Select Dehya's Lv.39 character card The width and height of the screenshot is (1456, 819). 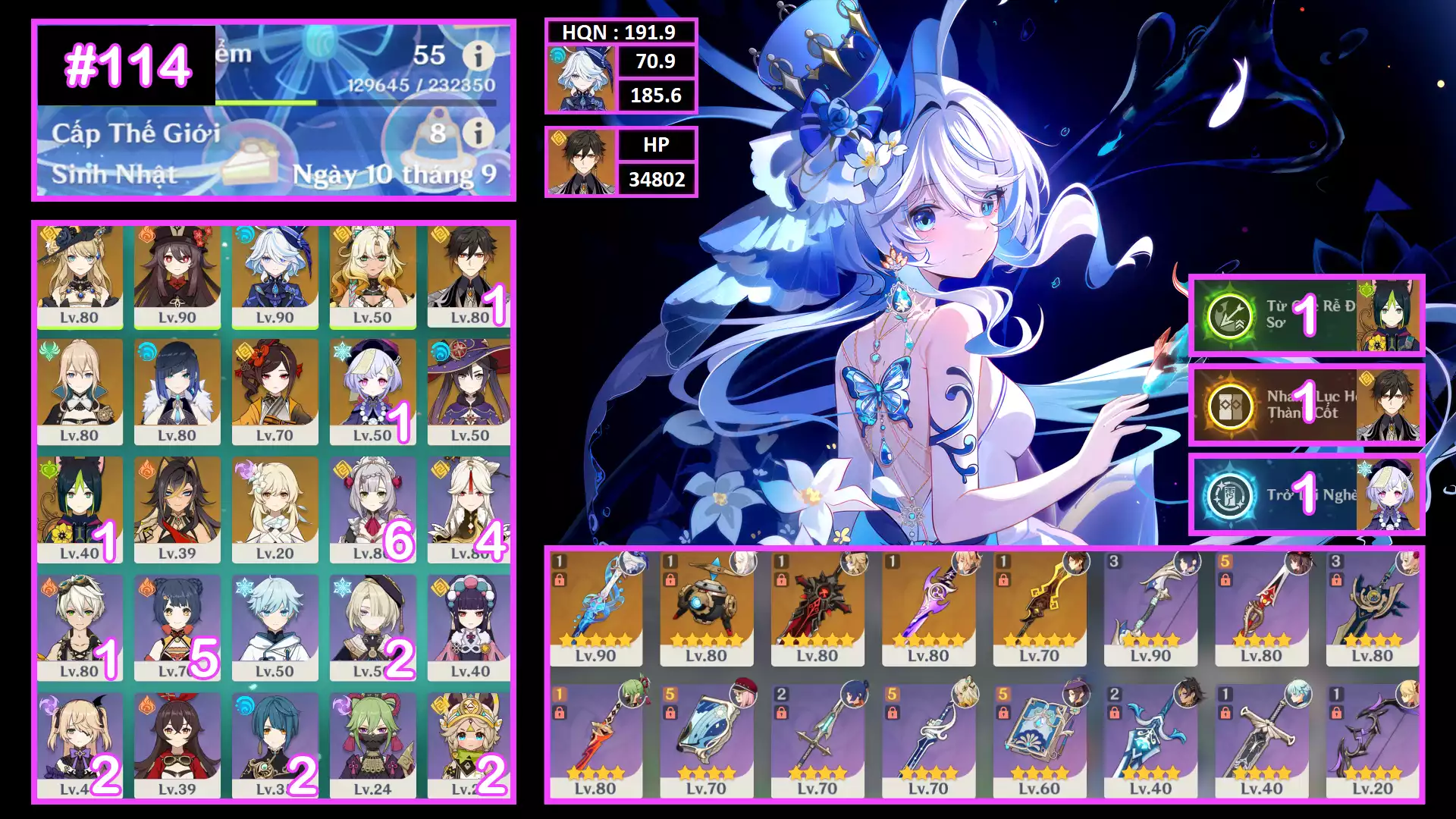click(x=177, y=510)
